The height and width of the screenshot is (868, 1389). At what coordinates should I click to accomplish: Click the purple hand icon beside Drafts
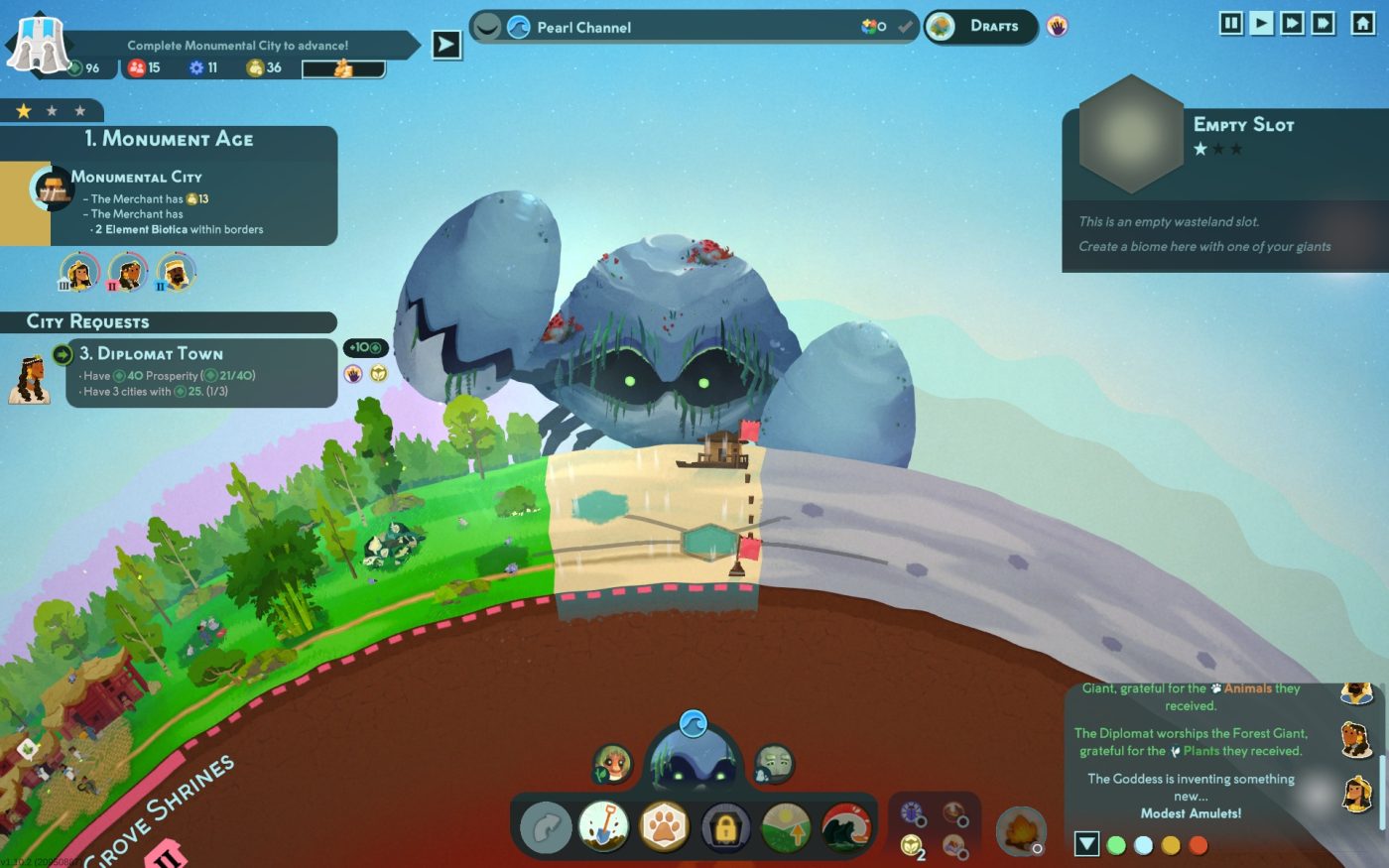pos(1058,27)
